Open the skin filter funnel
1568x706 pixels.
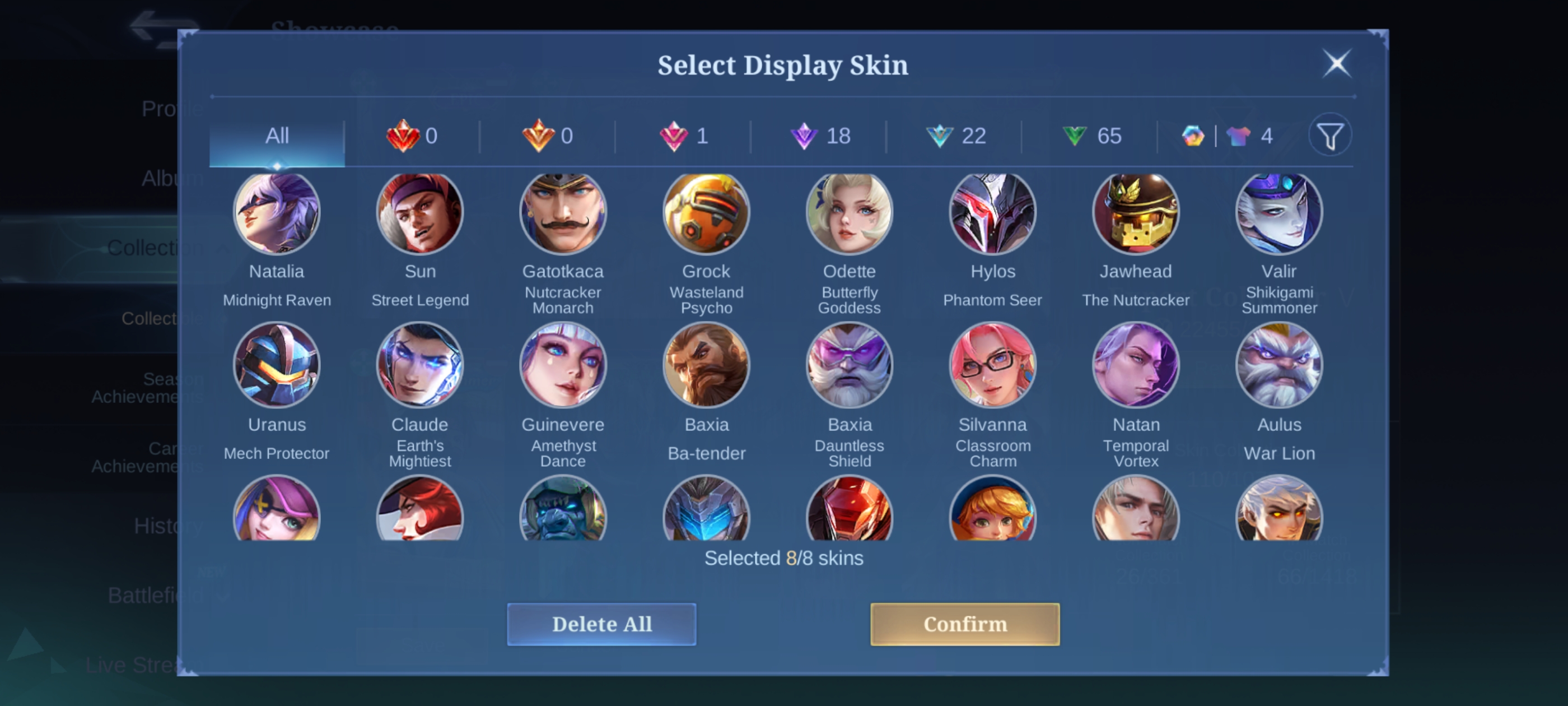tap(1330, 136)
